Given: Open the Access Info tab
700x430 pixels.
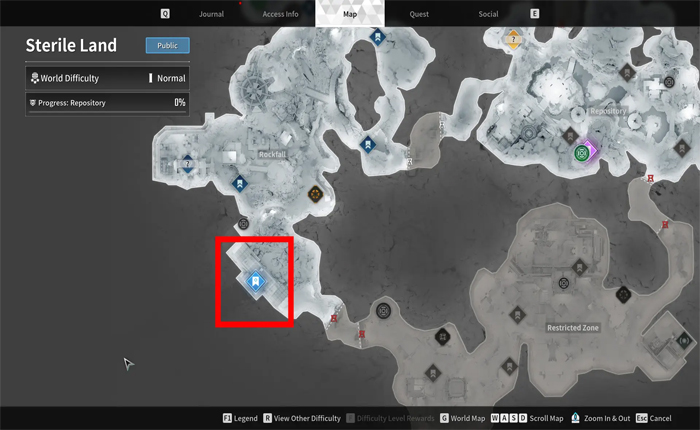Looking at the screenshot, I should [280, 14].
